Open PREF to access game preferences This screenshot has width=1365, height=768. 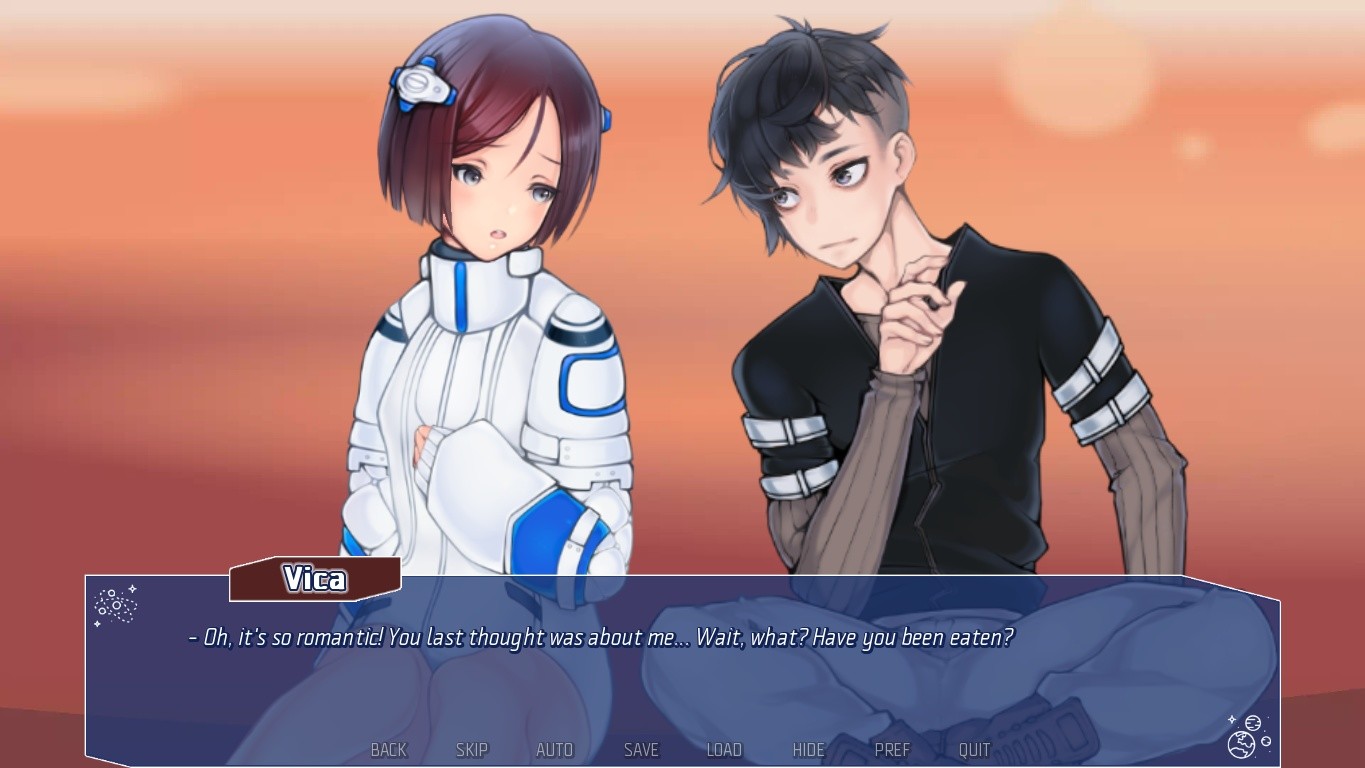pyautogui.click(x=891, y=749)
